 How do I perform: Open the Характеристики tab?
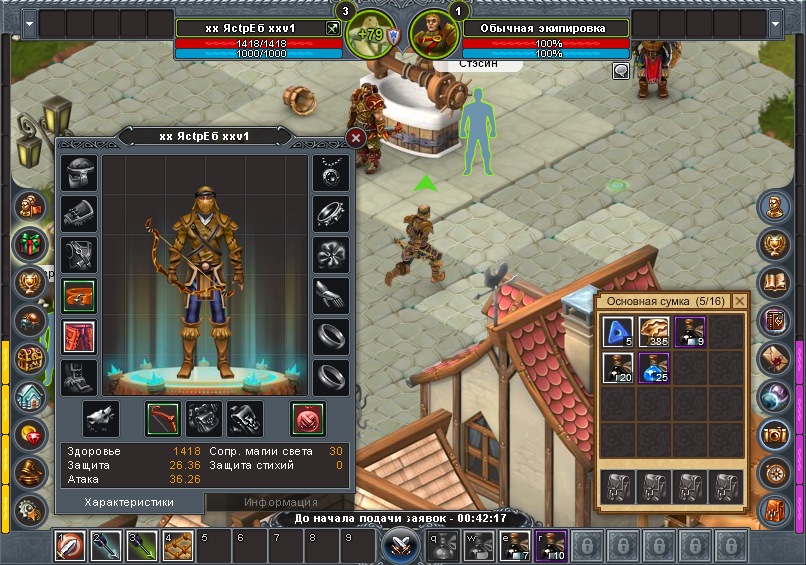(x=129, y=502)
